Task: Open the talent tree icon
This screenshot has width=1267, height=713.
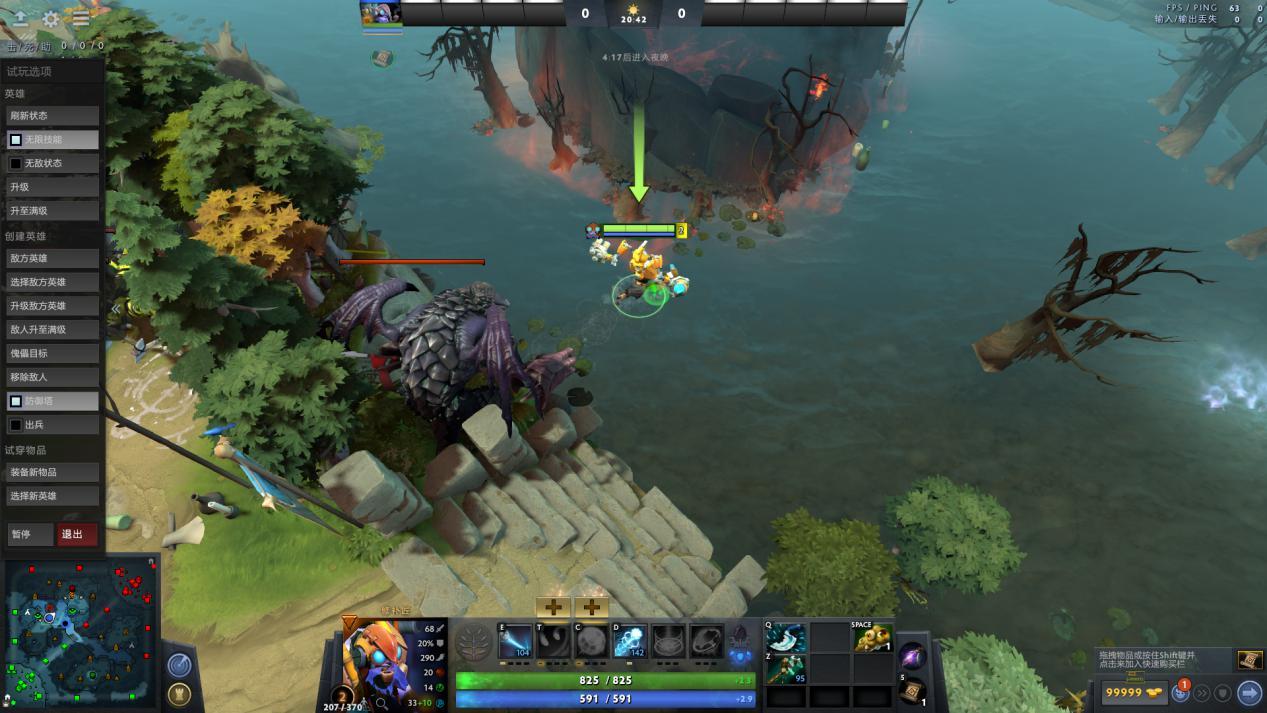Action: (x=473, y=642)
